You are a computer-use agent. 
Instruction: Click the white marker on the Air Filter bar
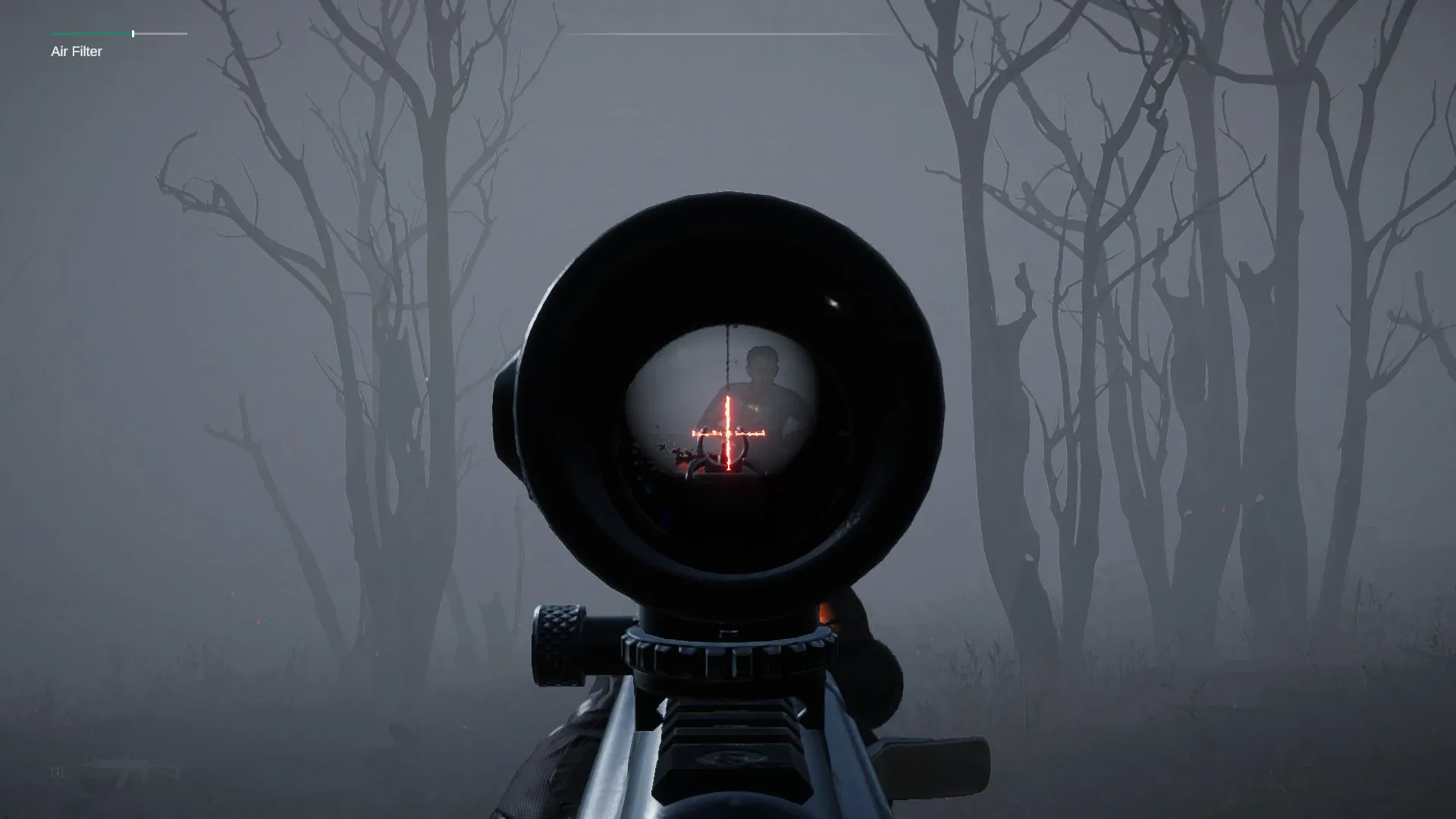[x=133, y=33]
